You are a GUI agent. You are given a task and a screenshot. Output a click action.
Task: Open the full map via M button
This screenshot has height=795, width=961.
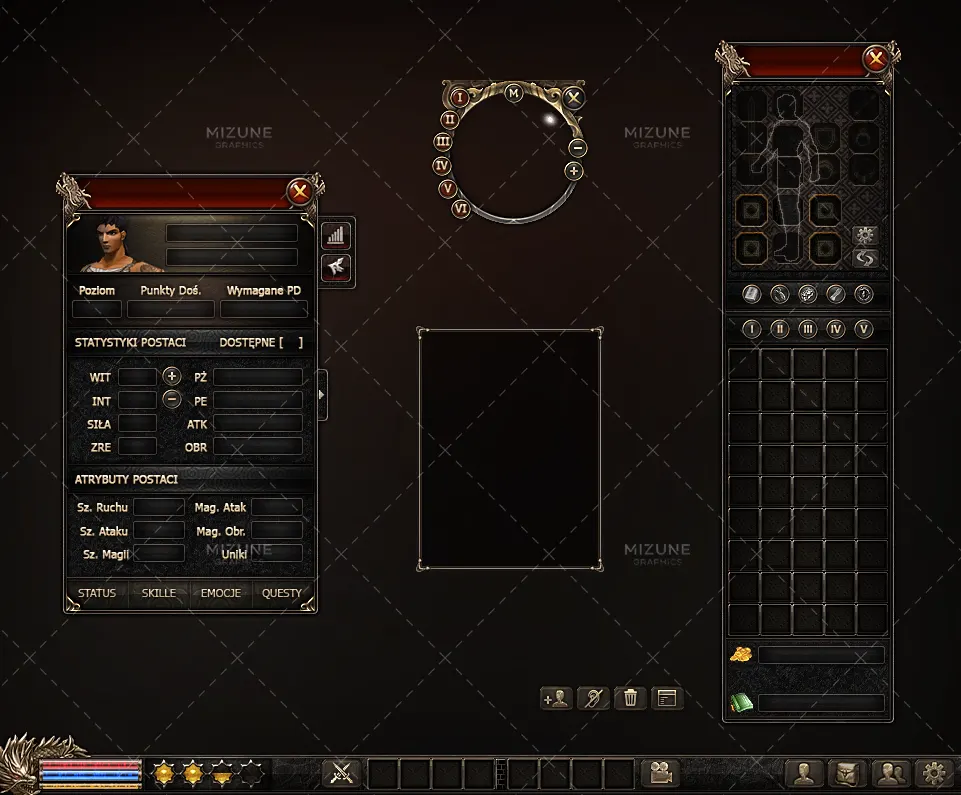(x=514, y=93)
